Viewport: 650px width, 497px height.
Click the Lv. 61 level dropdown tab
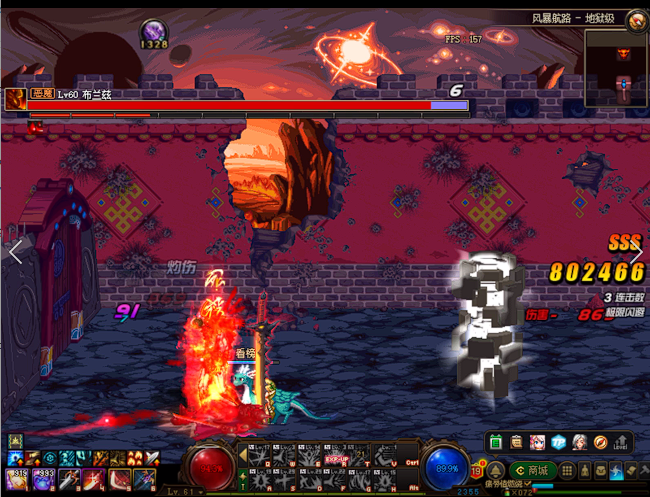coord(186,491)
